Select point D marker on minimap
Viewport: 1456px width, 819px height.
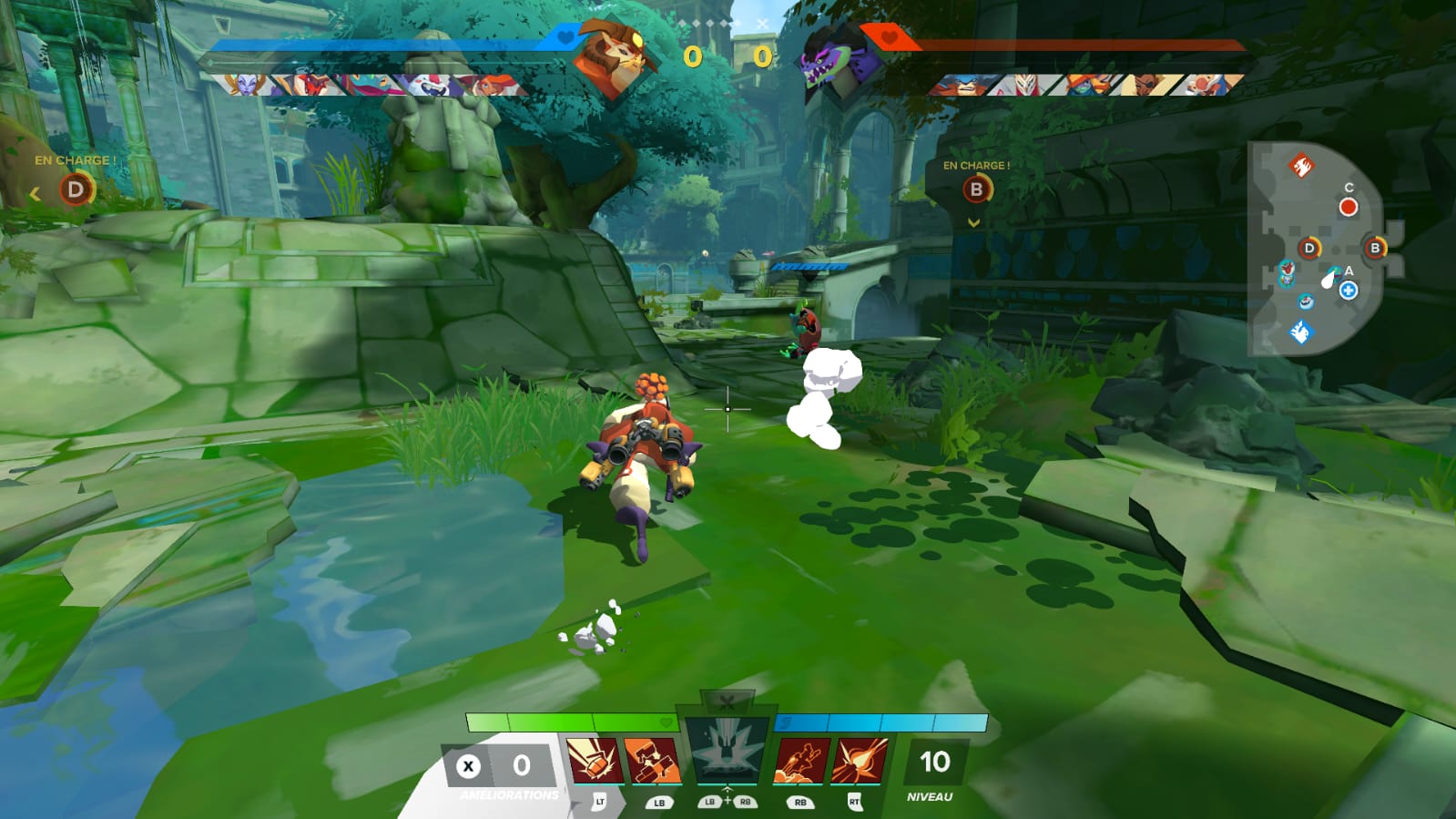(1309, 248)
